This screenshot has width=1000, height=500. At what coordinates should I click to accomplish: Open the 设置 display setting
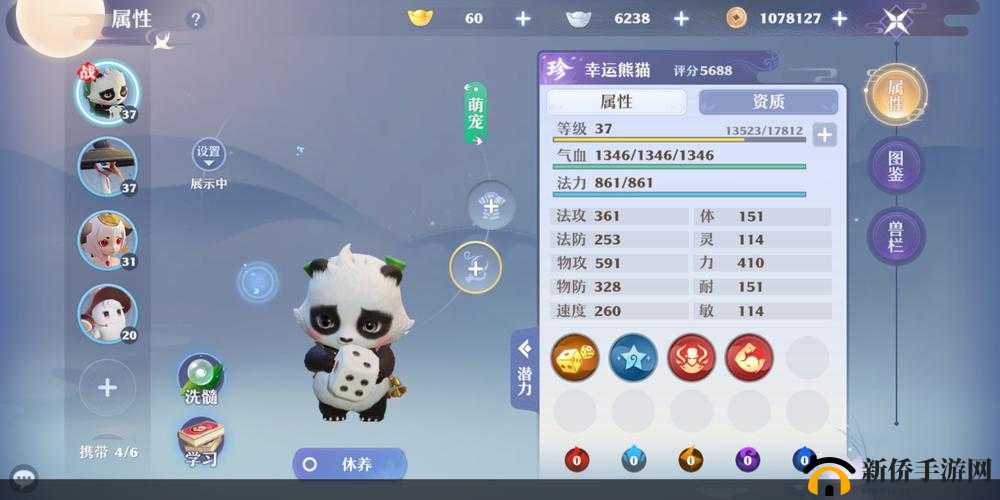(208, 153)
